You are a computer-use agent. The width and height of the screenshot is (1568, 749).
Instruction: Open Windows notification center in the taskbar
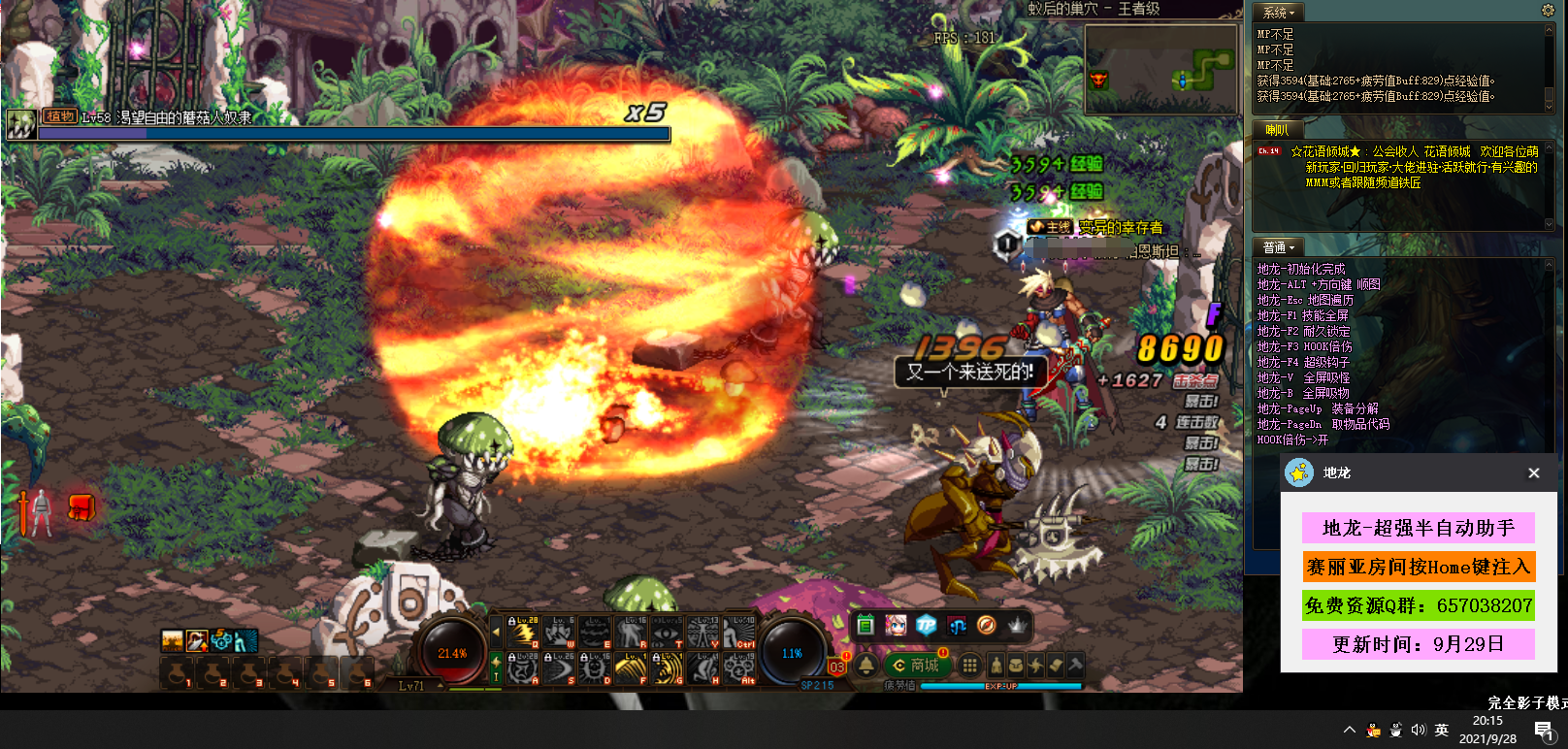pos(1543,731)
